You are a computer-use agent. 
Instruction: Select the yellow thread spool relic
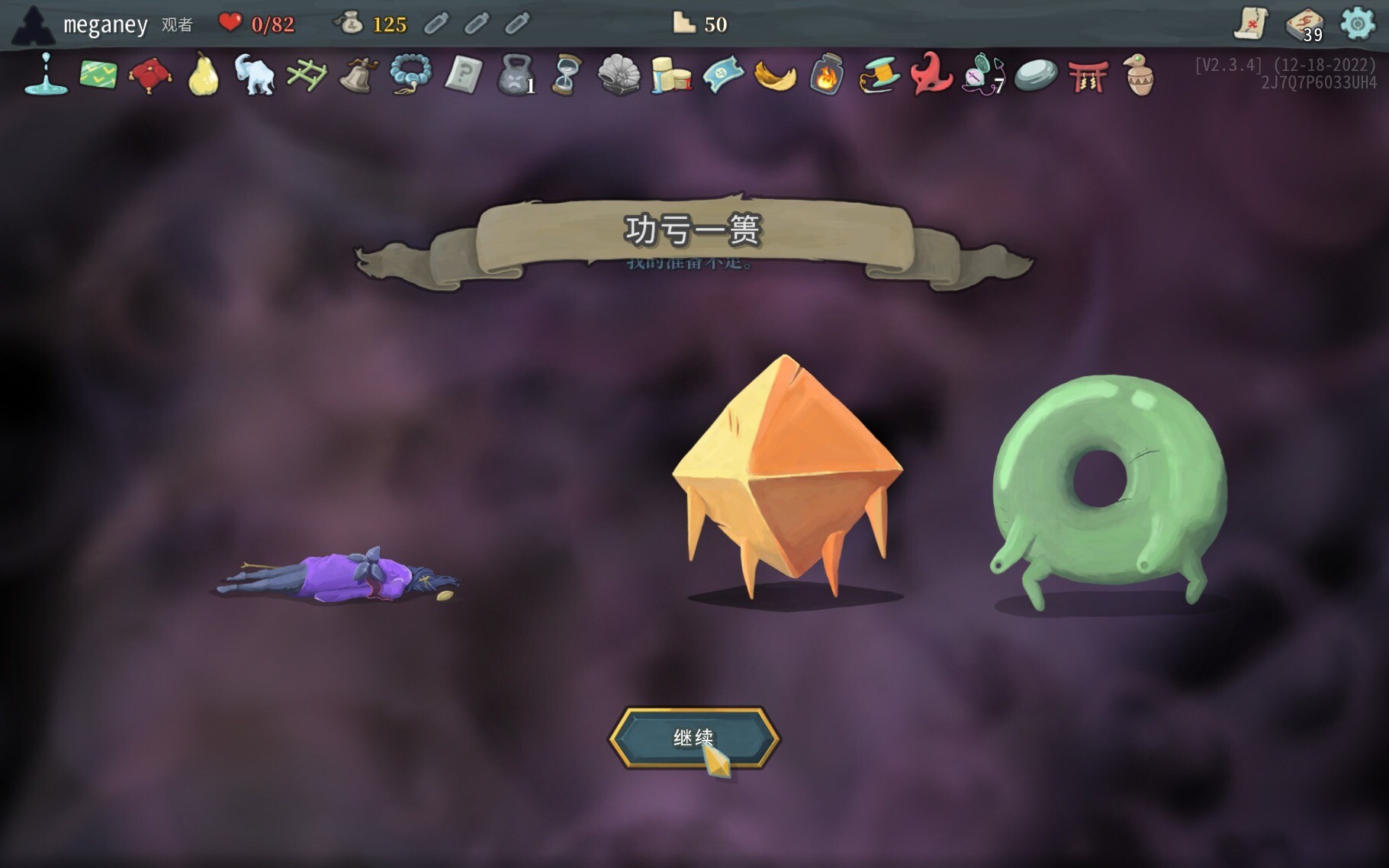[x=879, y=76]
